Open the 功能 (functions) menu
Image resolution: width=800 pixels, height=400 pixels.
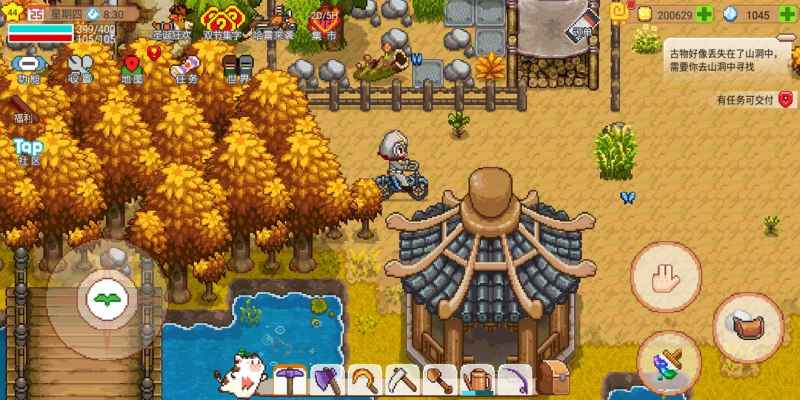27,68
